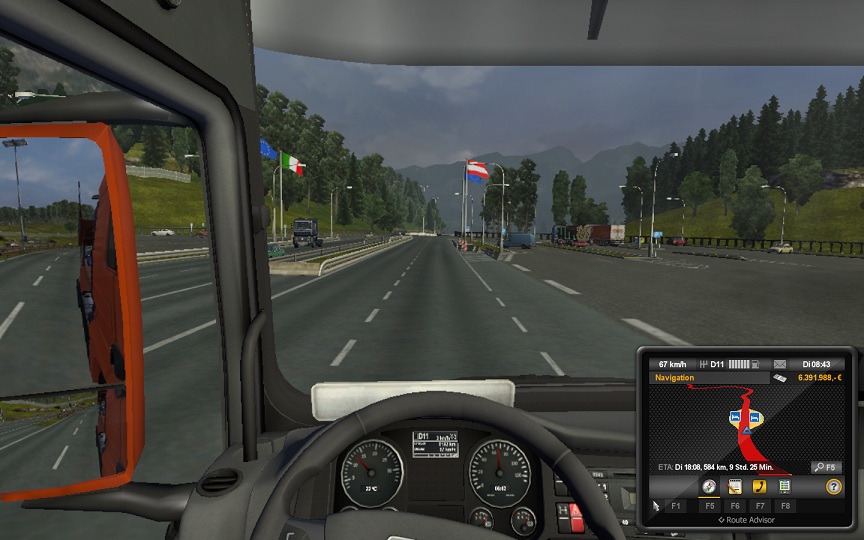
Task: Click the rest stop bed marker on map
Action: click(737, 416)
